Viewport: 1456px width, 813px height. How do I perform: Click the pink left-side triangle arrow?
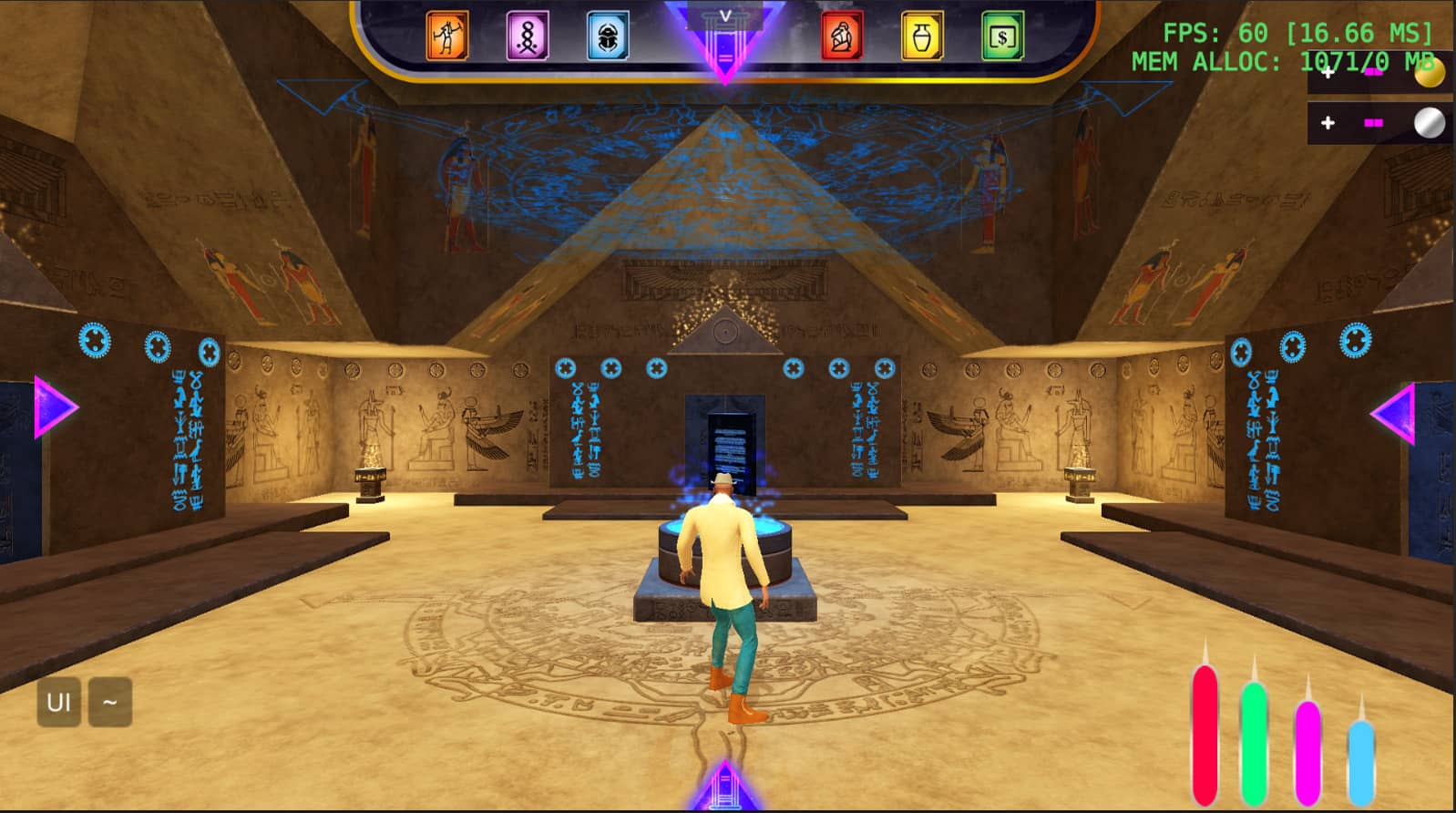pyautogui.click(x=55, y=407)
